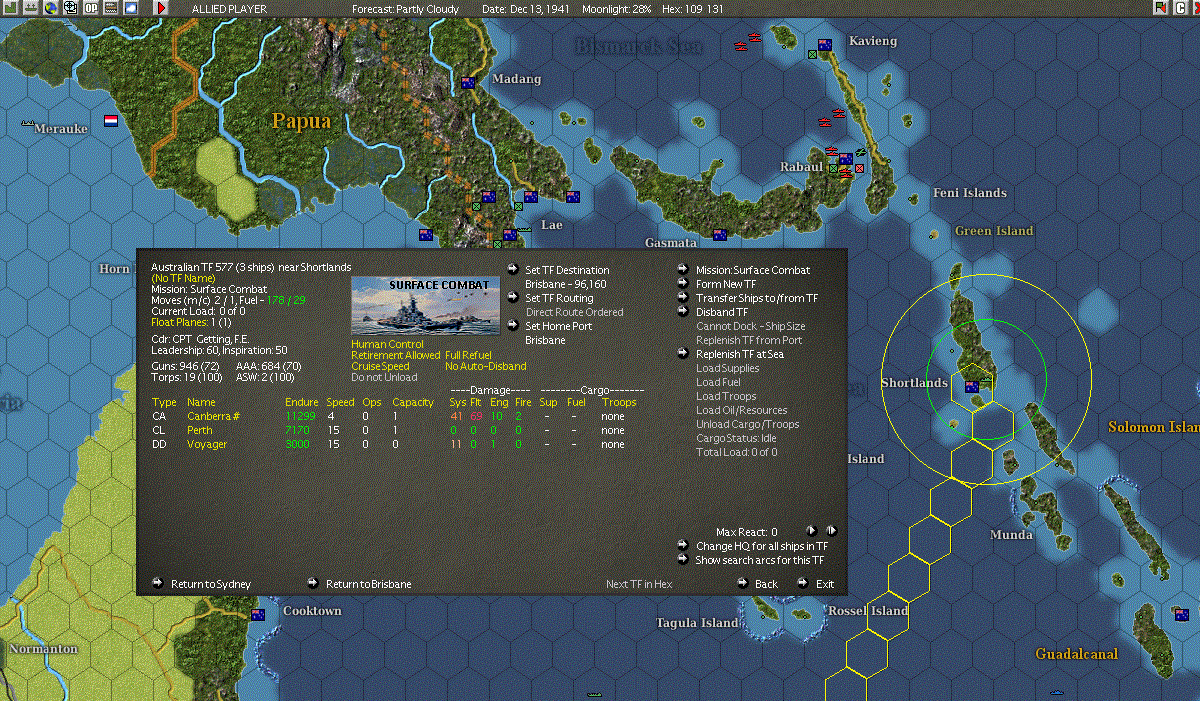
Task: Select the ship Canberra in the list
Action: 207,416
